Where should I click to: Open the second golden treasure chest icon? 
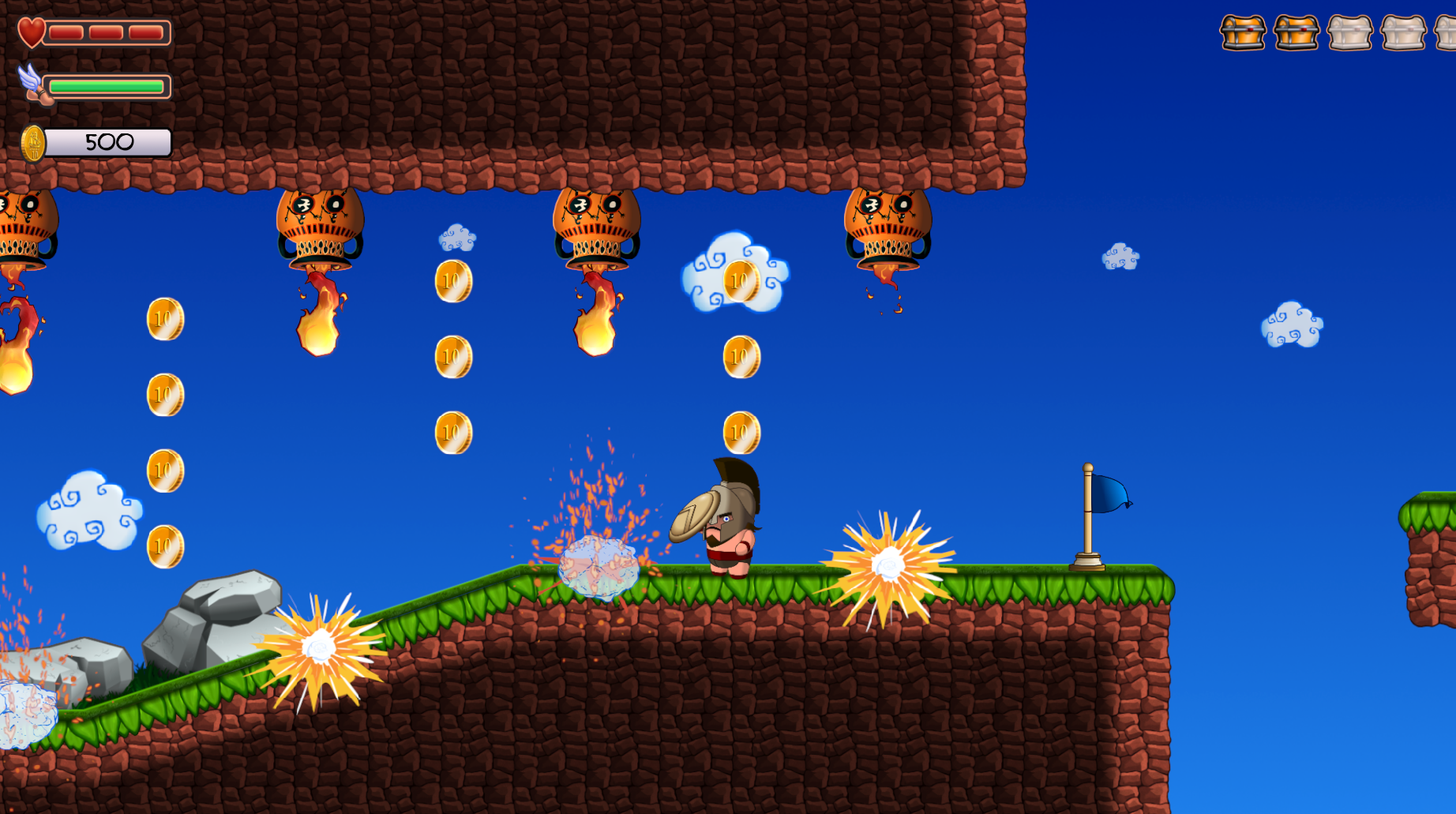coord(1297,33)
